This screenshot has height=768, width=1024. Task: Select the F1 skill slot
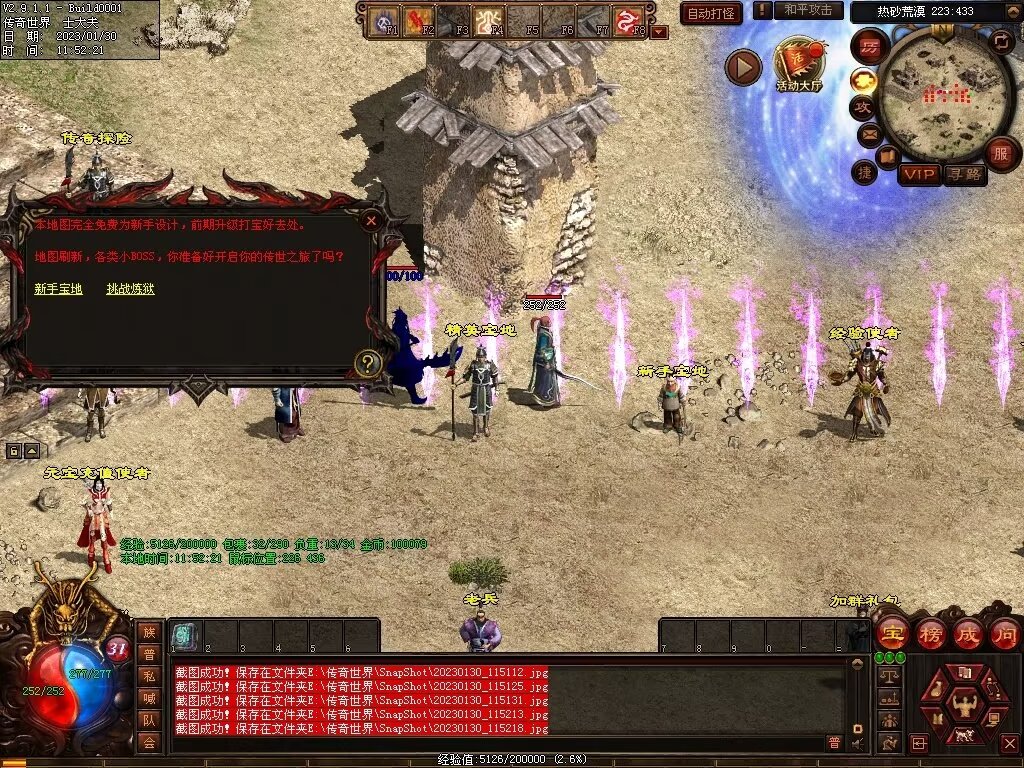coord(385,20)
